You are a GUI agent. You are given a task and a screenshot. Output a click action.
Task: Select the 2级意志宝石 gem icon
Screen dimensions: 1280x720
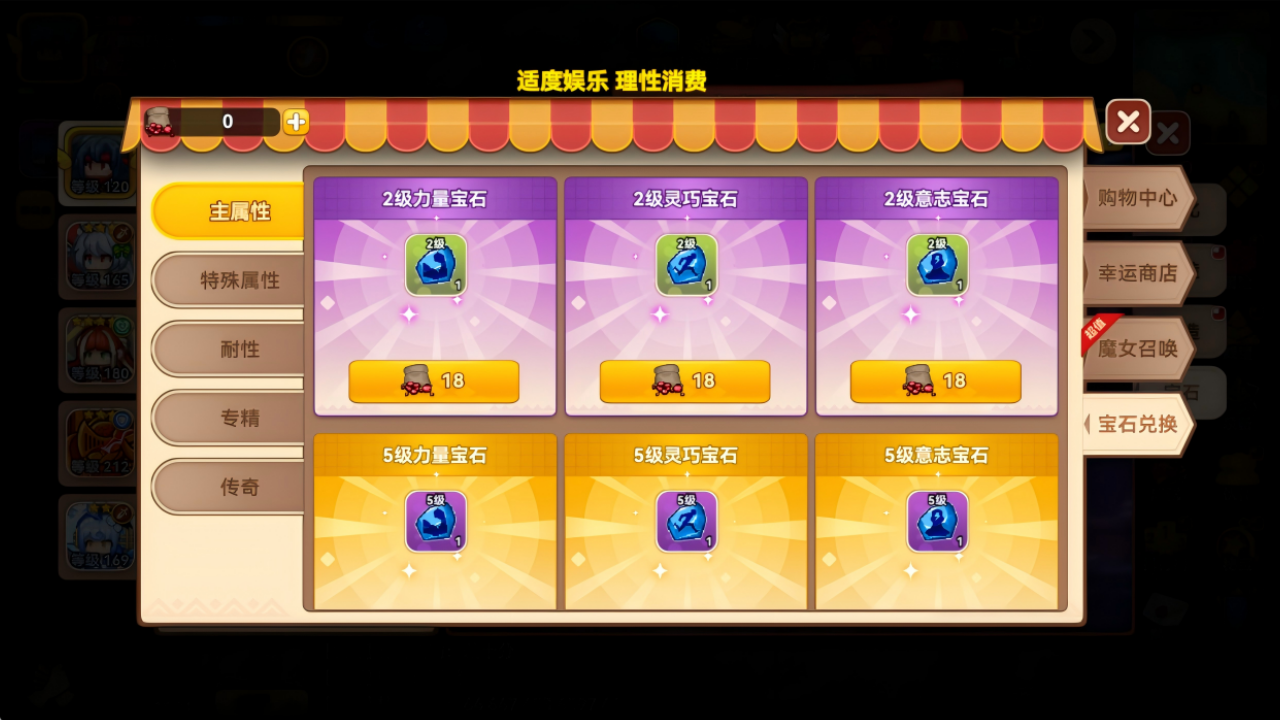click(937, 263)
